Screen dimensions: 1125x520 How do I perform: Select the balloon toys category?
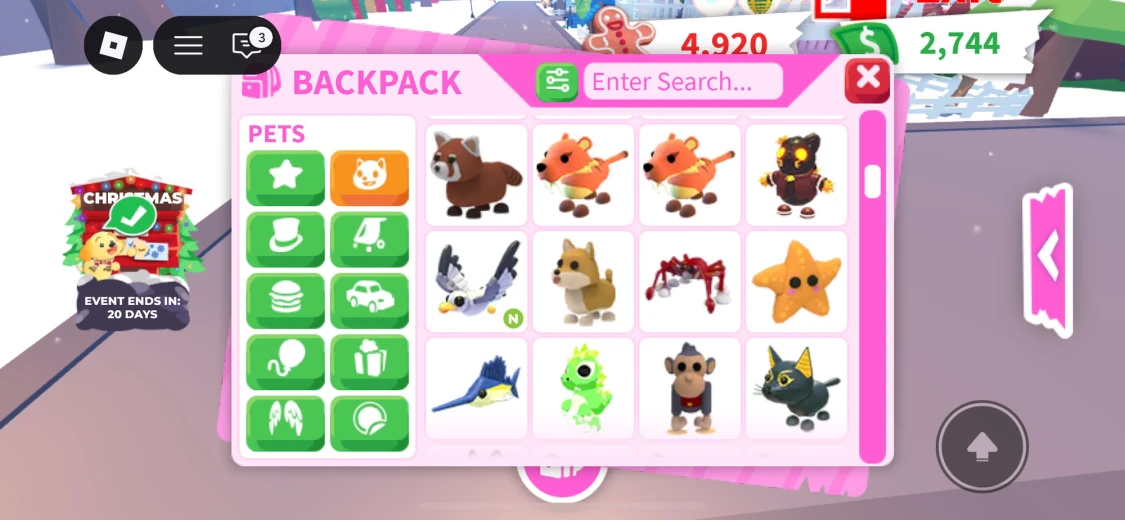click(x=285, y=362)
